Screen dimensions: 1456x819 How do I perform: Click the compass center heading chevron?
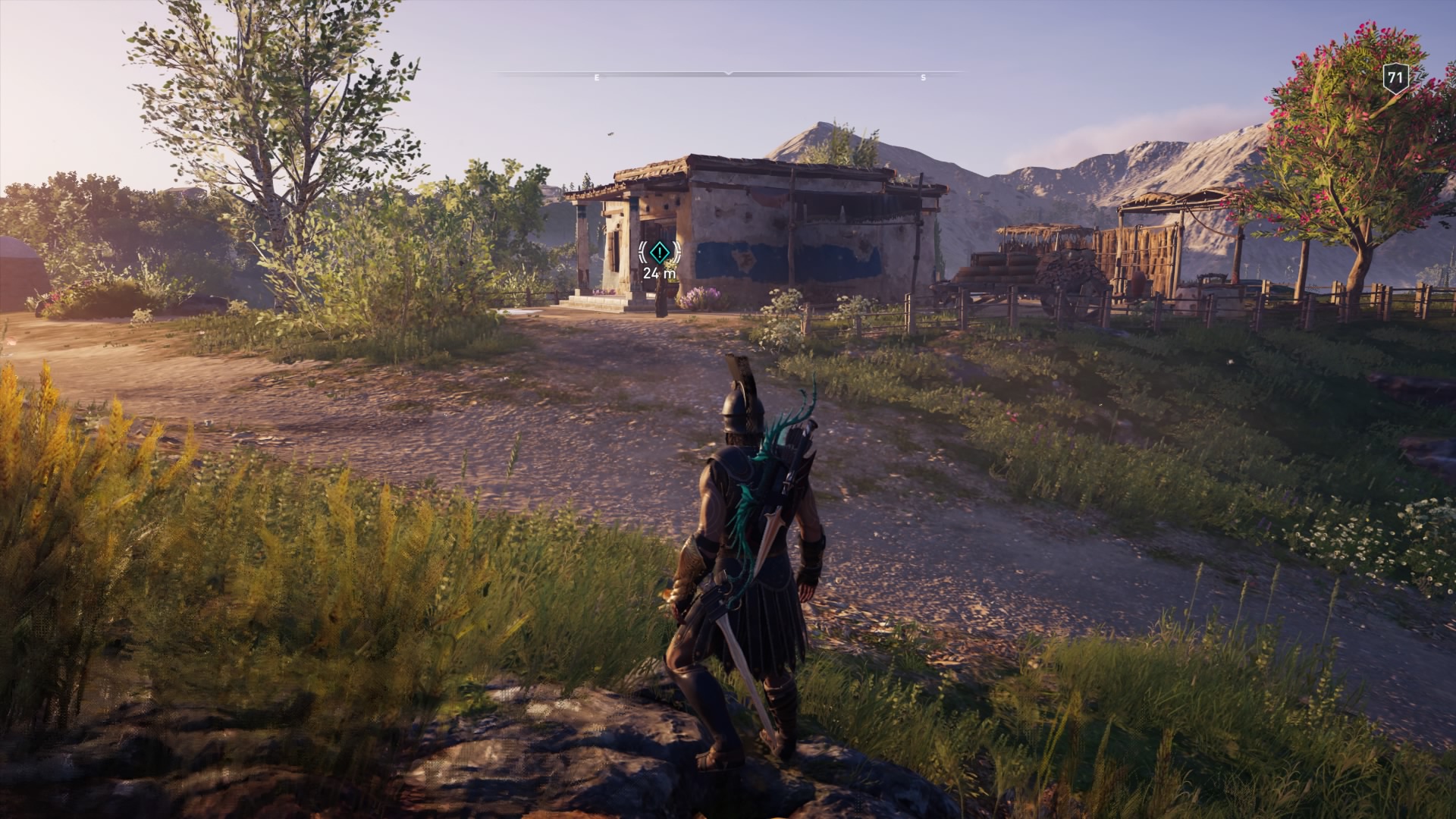(728, 74)
